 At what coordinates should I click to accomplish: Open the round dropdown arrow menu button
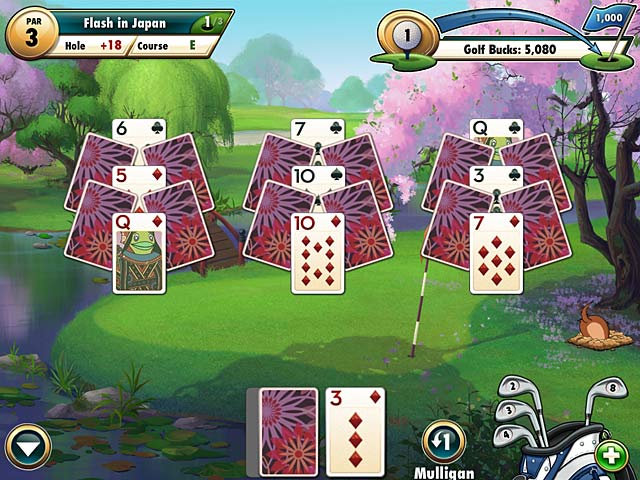(28, 446)
